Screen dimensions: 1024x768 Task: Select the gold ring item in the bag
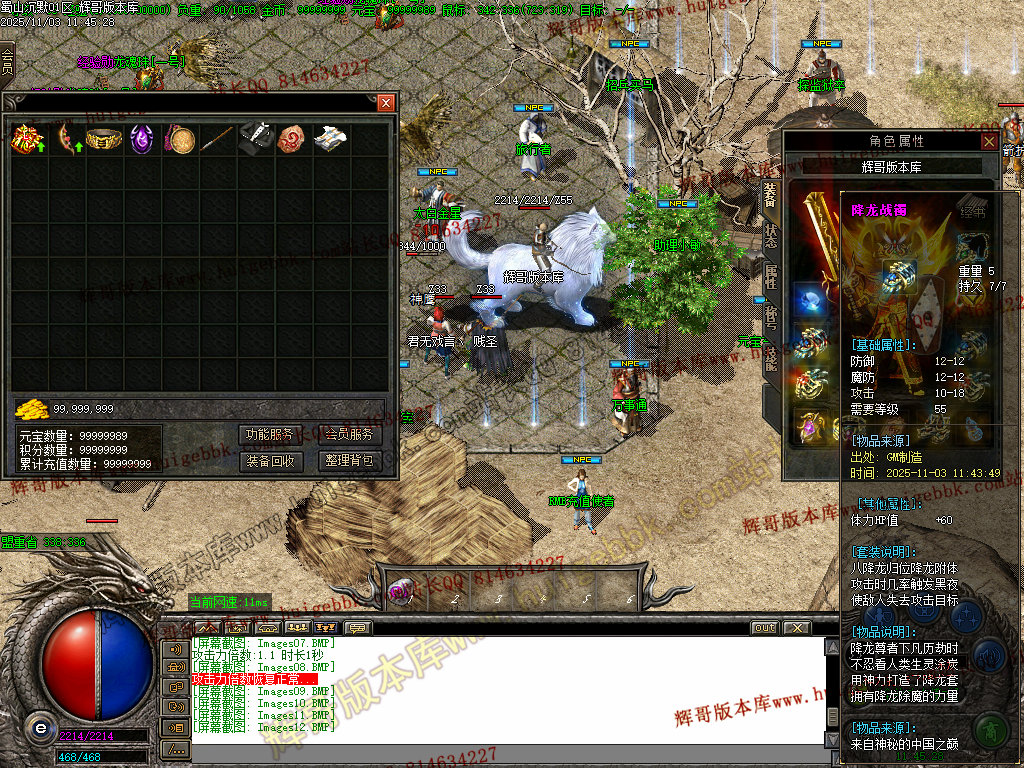click(x=103, y=139)
